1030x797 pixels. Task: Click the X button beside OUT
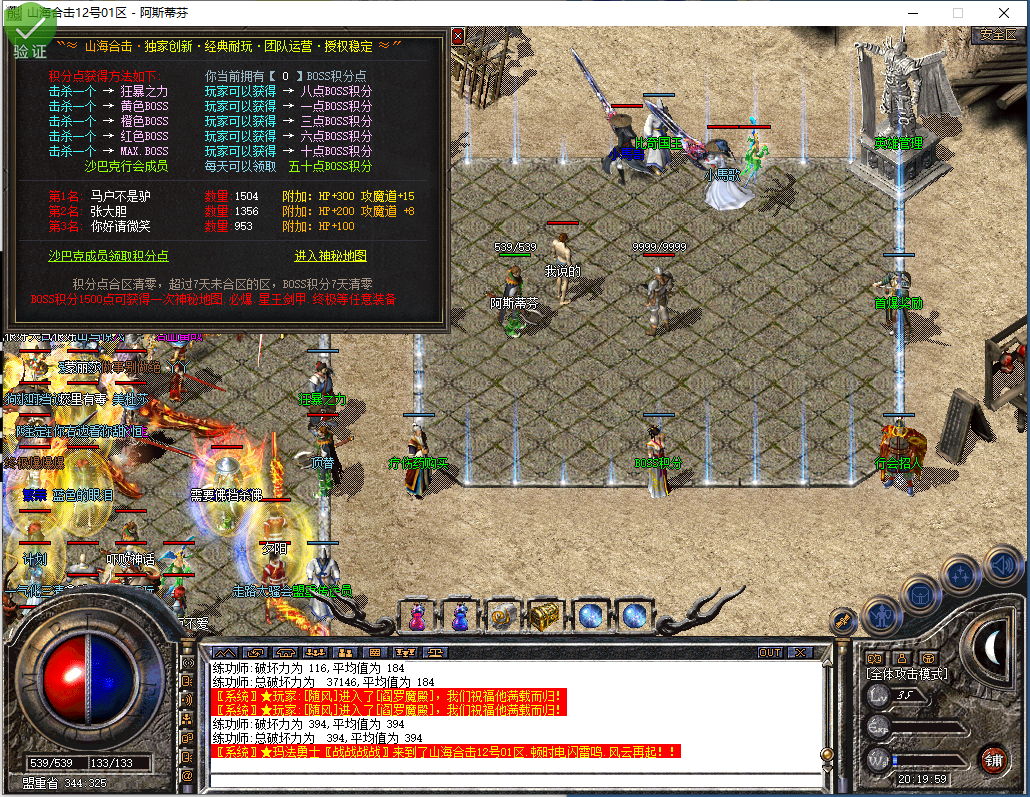tap(799, 653)
